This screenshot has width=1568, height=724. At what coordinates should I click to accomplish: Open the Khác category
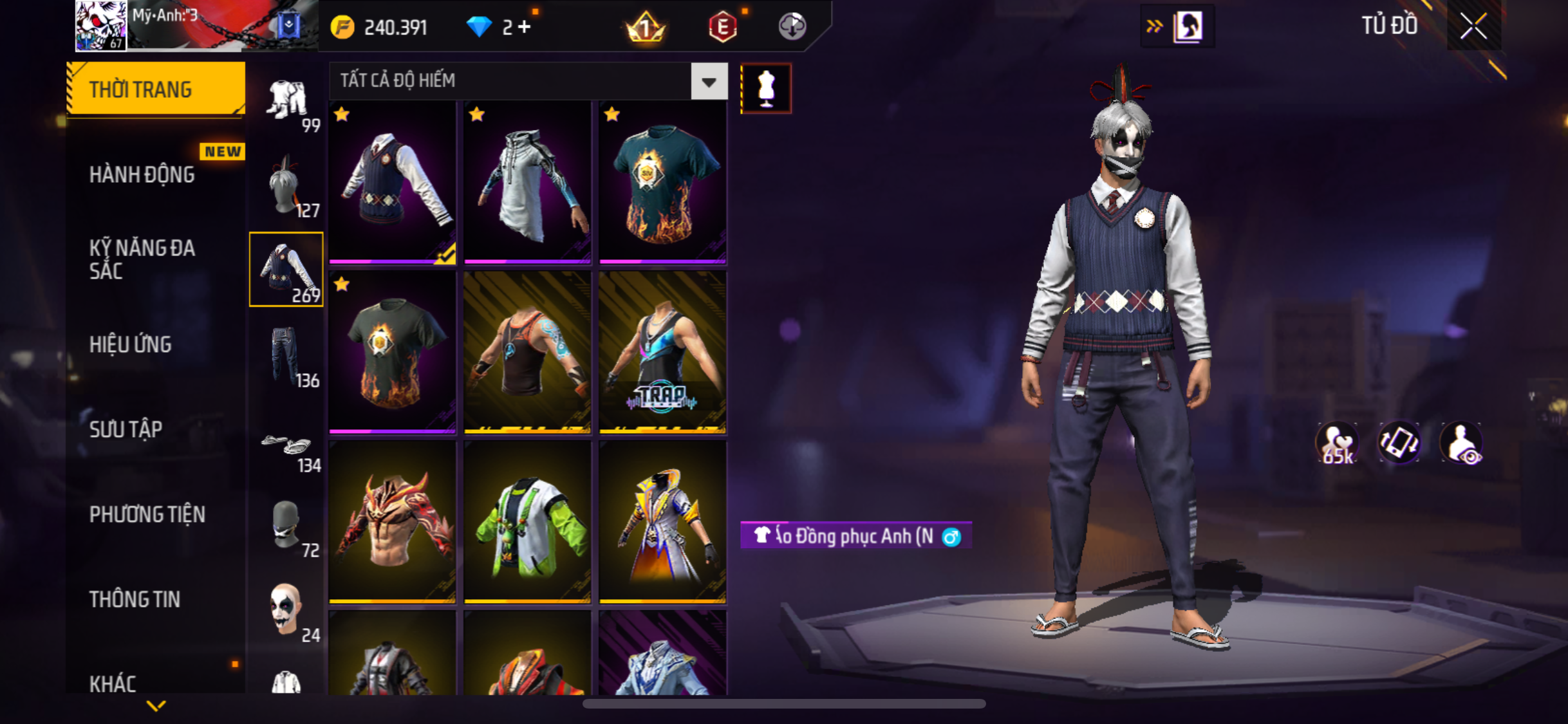point(113,683)
